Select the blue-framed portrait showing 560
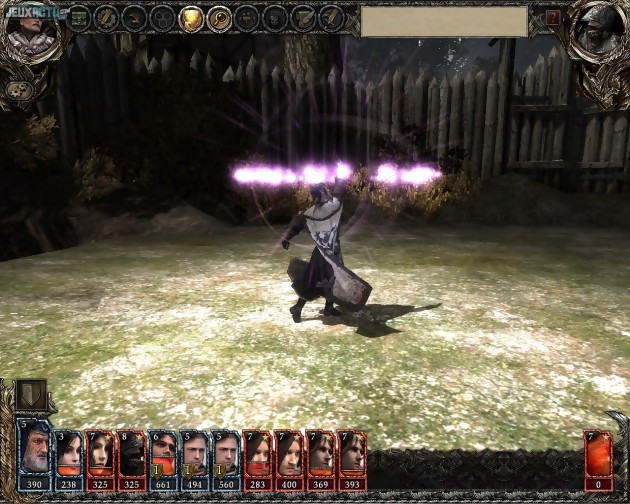630x504 pixels. pyautogui.click(x=226, y=455)
